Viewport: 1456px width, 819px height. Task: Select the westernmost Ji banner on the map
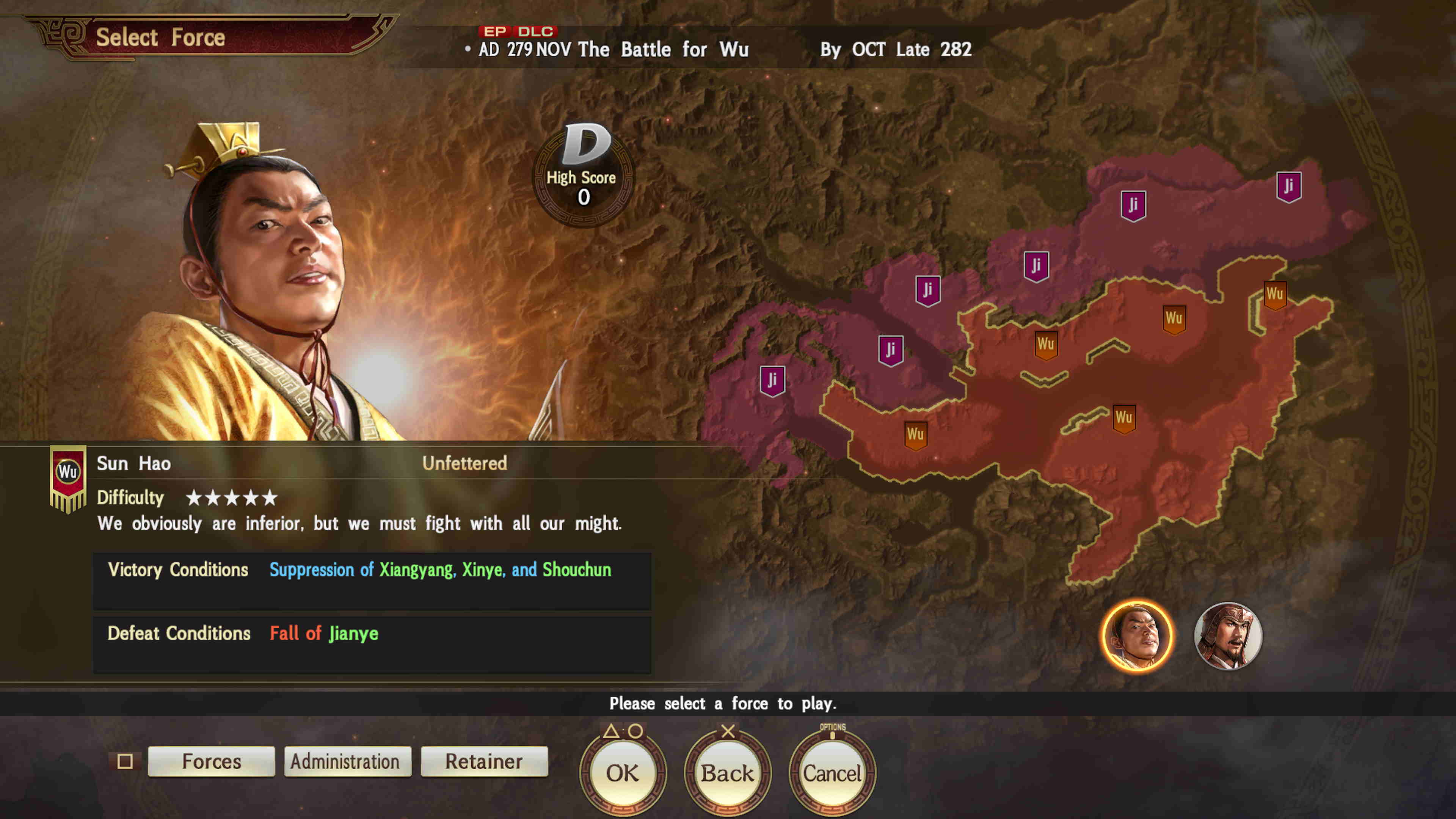(772, 380)
